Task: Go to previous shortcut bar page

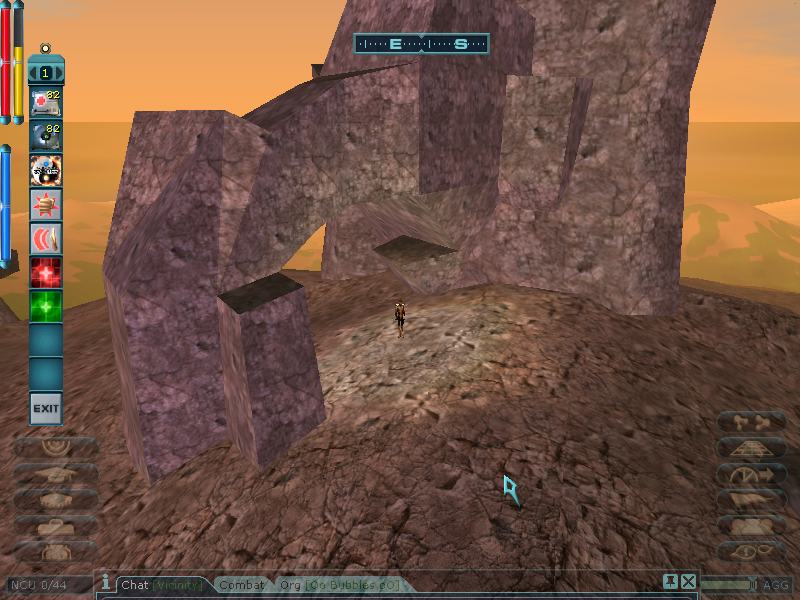Action: pyautogui.click(x=33, y=73)
